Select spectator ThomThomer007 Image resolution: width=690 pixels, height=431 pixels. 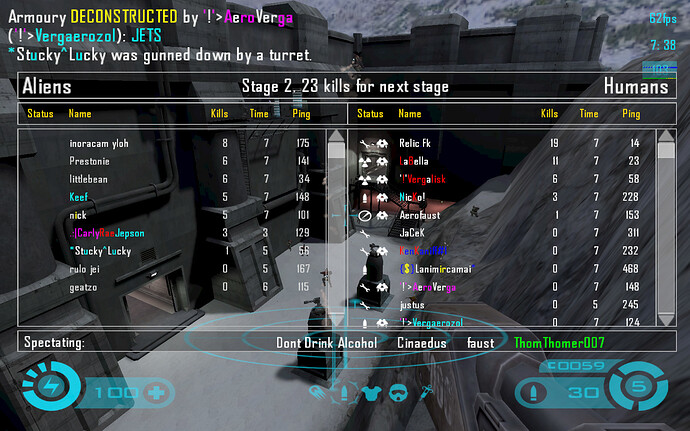point(559,343)
